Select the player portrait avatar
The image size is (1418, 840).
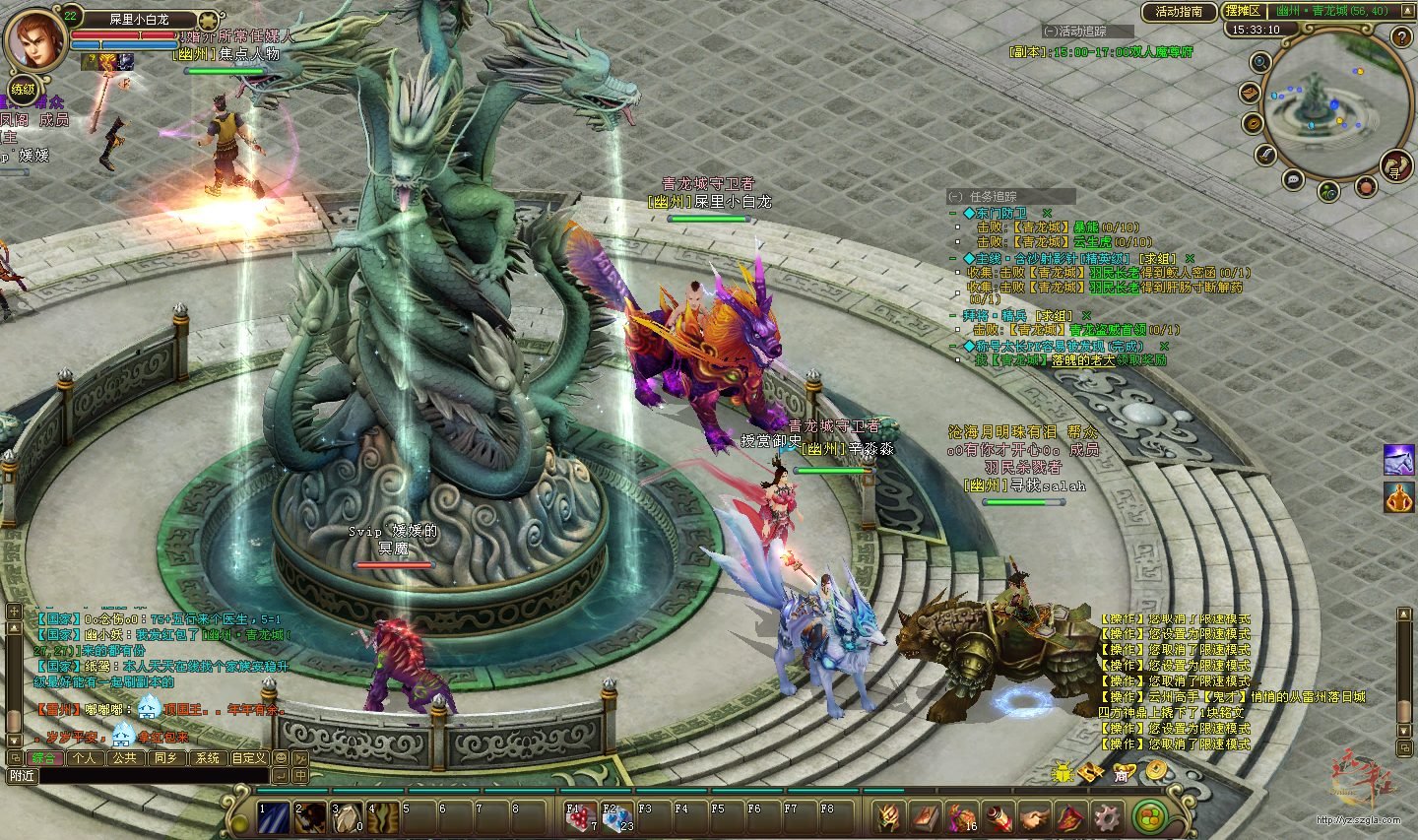pos(34,39)
